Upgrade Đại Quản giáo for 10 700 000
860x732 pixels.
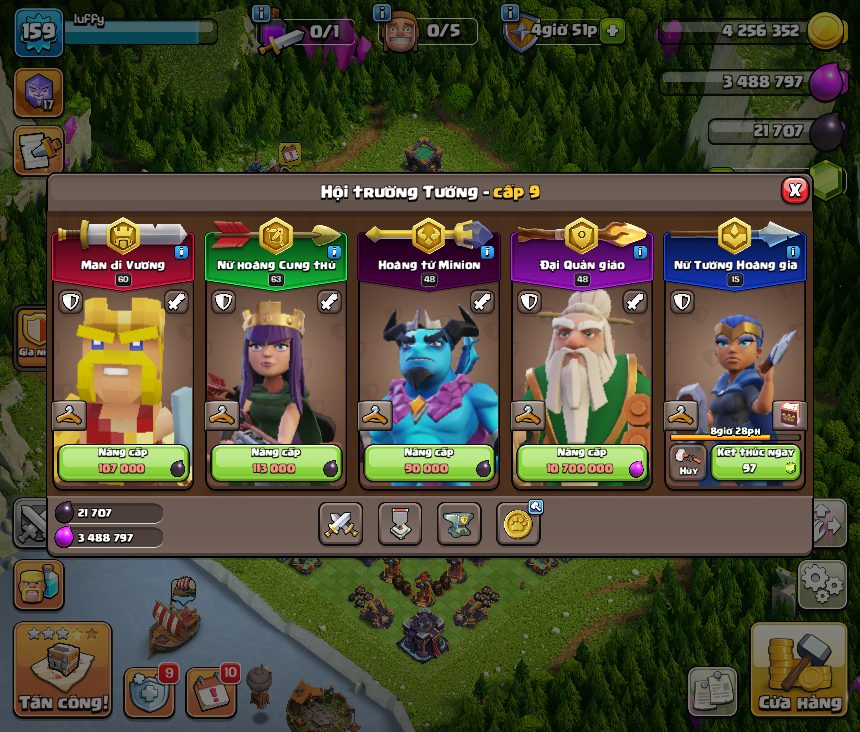581,462
